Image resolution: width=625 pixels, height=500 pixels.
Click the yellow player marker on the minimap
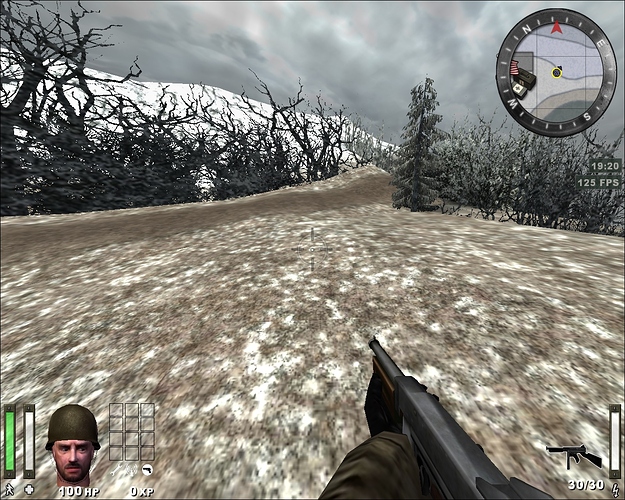pos(556,72)
